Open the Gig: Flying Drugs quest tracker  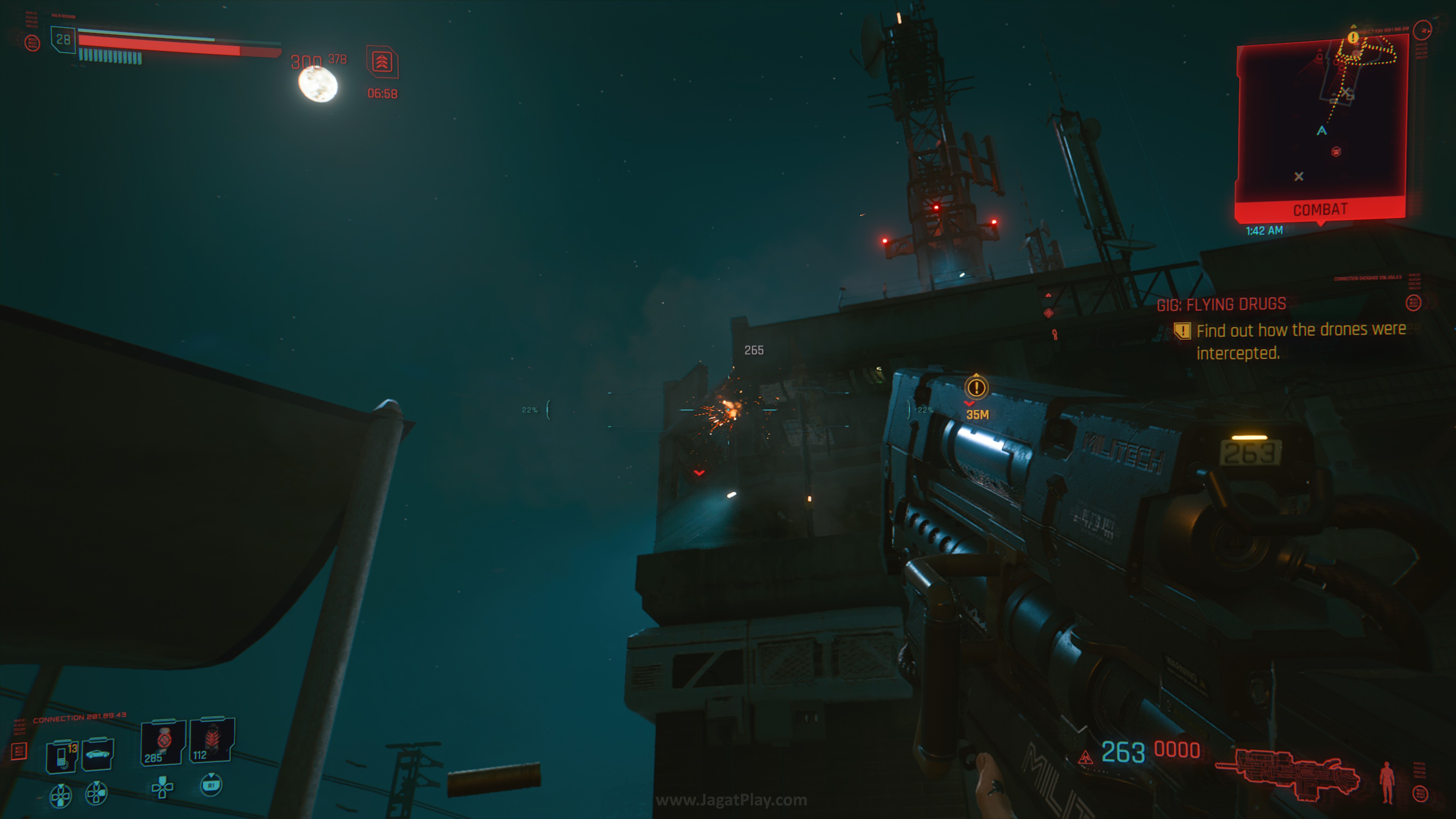point(1221,304)
